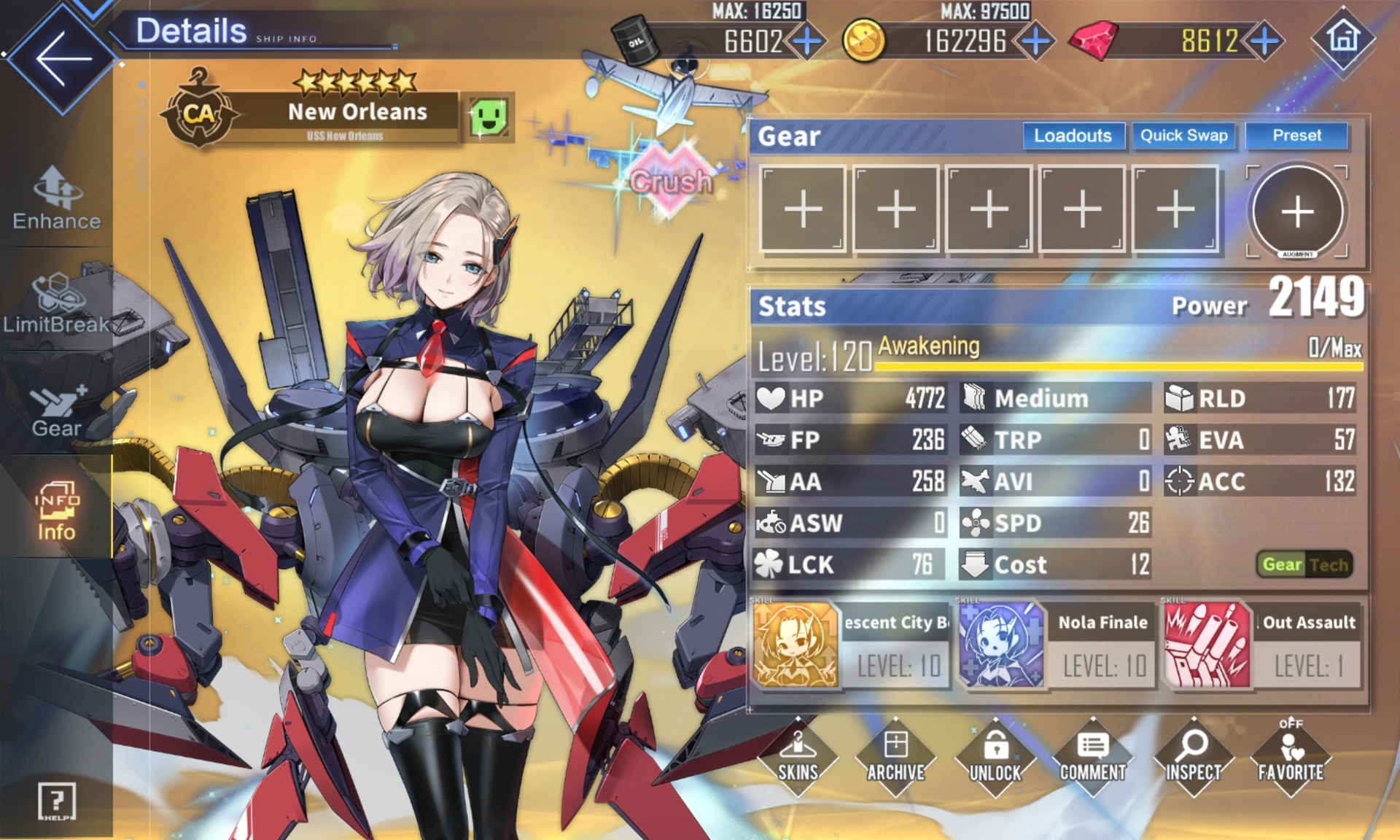This screenshot has width=1400, height=840.
Task: Add more coins with plus button
Action: [x=1035, y=41]
